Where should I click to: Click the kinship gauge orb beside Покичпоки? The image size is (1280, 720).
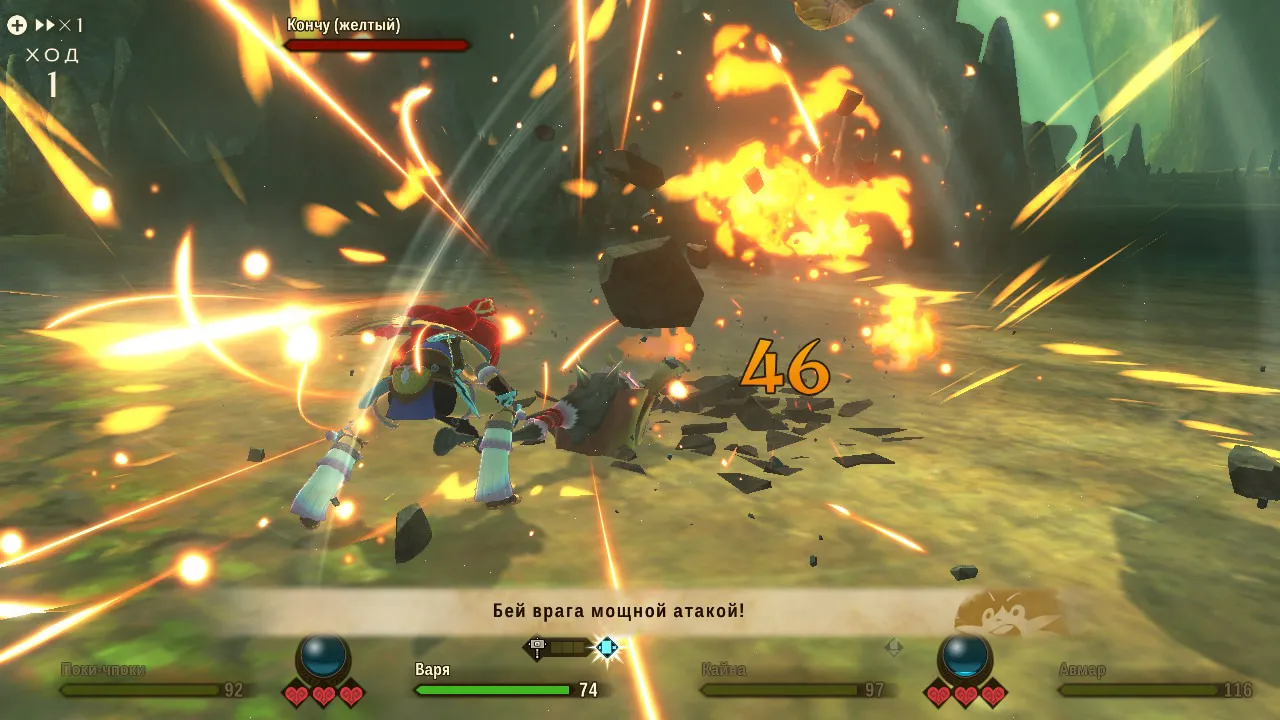pyautogui.click(x=324, y=657)
